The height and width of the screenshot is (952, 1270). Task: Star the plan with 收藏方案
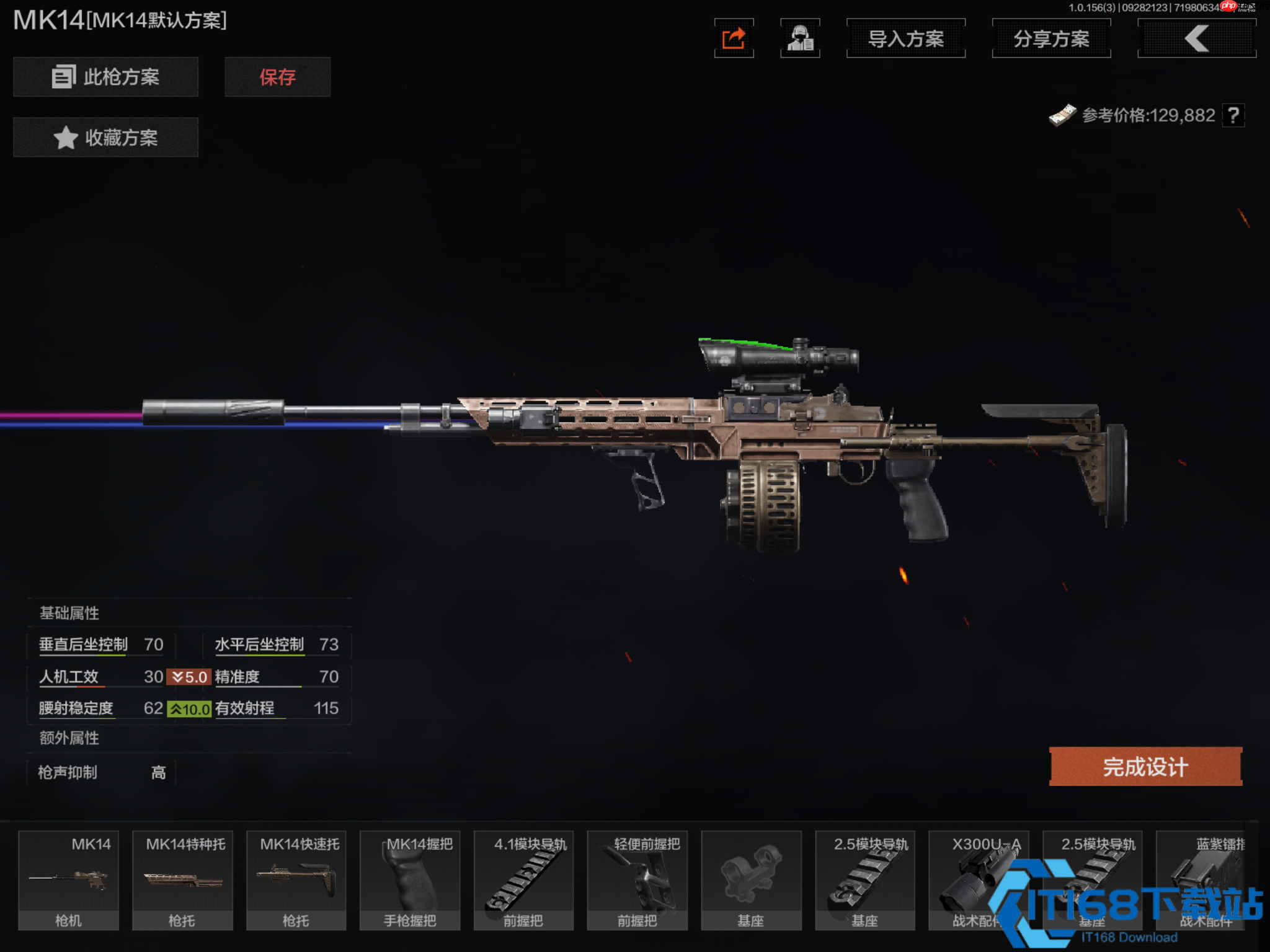pos(105,137)
